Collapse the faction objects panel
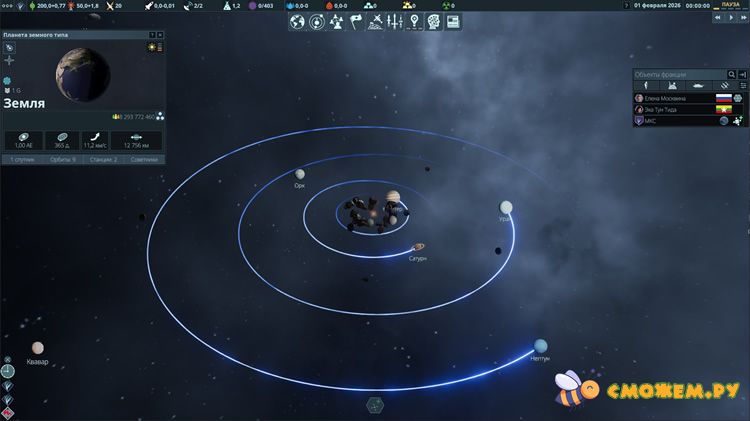Viewport: 750px width, 421px height. coord(742,75)
